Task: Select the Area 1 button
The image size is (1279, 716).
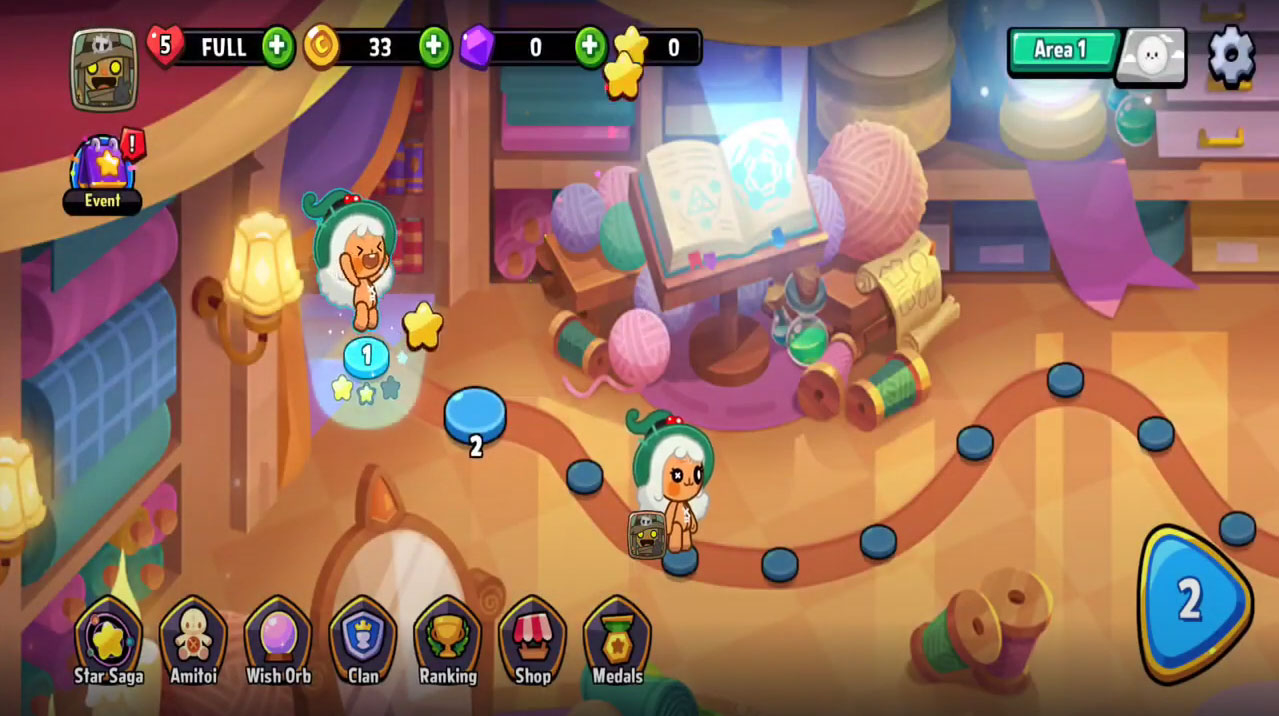Action: pos(1060,51)
